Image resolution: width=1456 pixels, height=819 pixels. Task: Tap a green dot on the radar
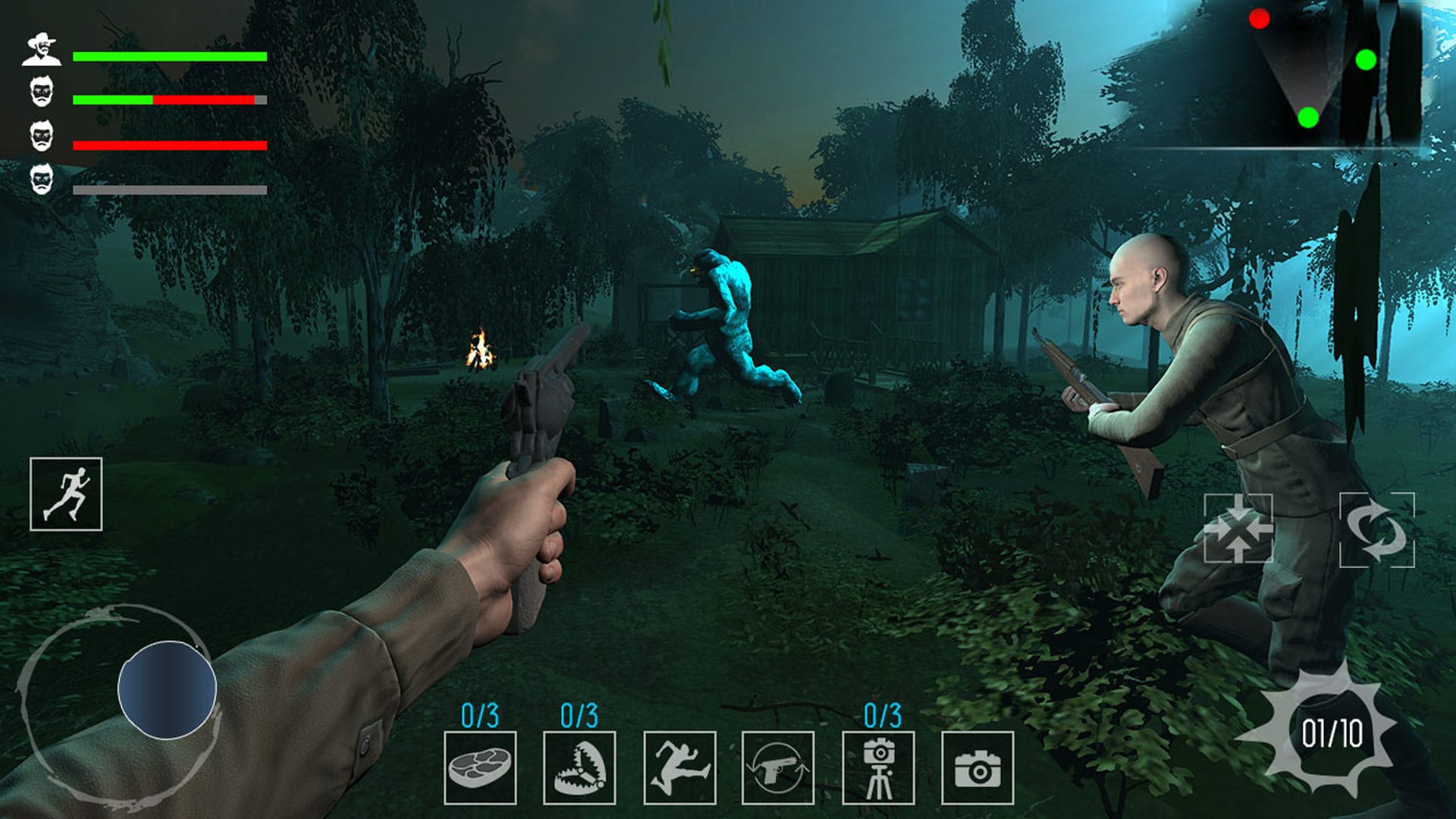1365,57
